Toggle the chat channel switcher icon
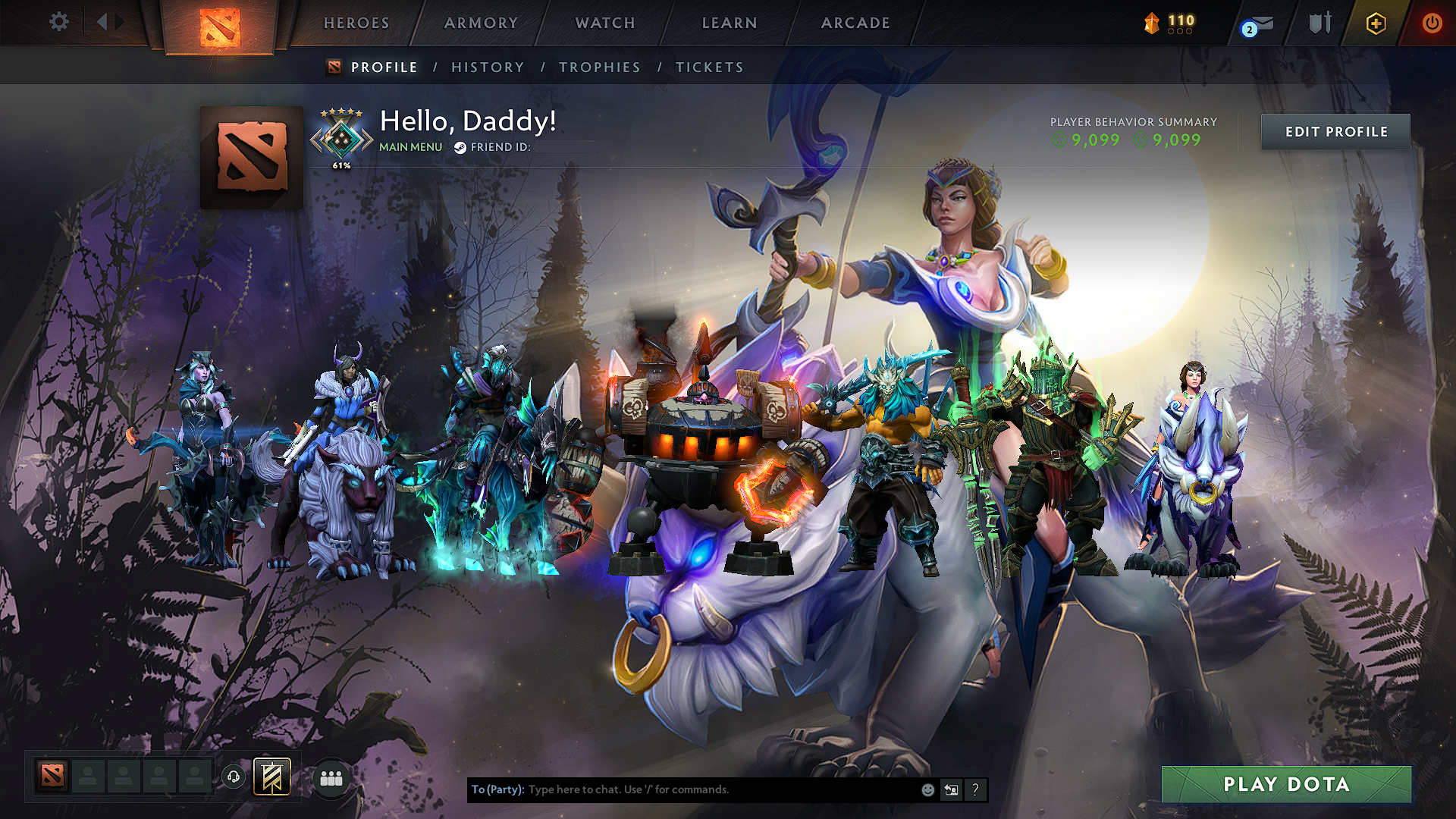The image size is (1456, 819). (951, 789)
